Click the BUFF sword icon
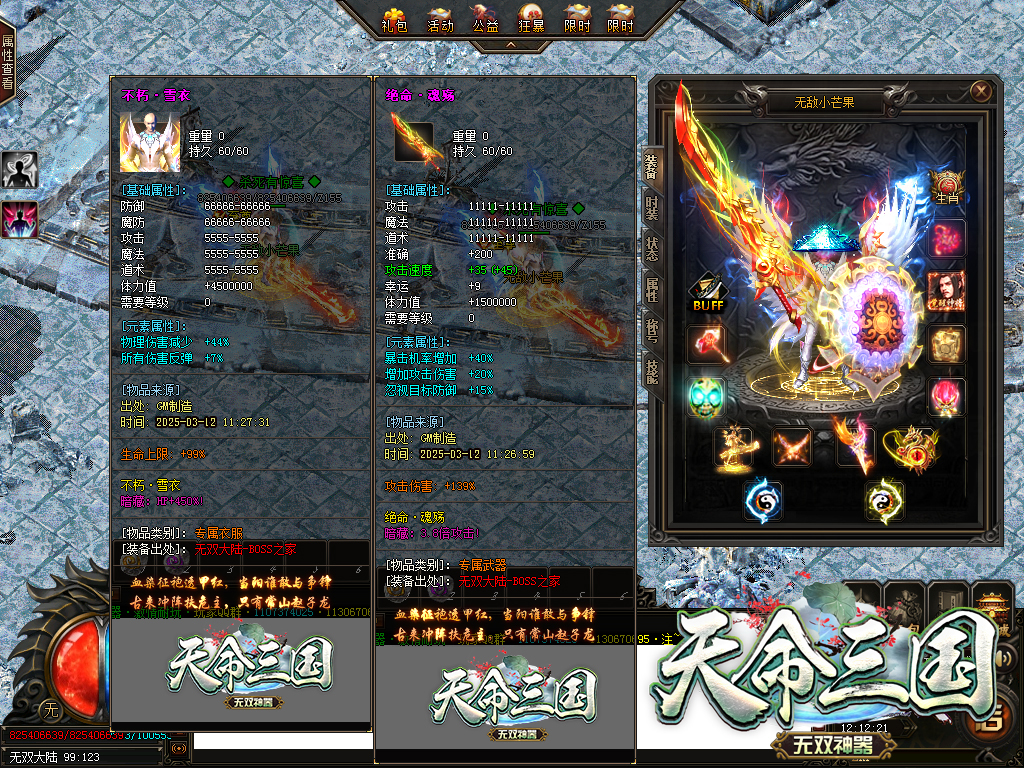Image resolution: width=1024 pixels, height=768 pixels. point(706,292)
